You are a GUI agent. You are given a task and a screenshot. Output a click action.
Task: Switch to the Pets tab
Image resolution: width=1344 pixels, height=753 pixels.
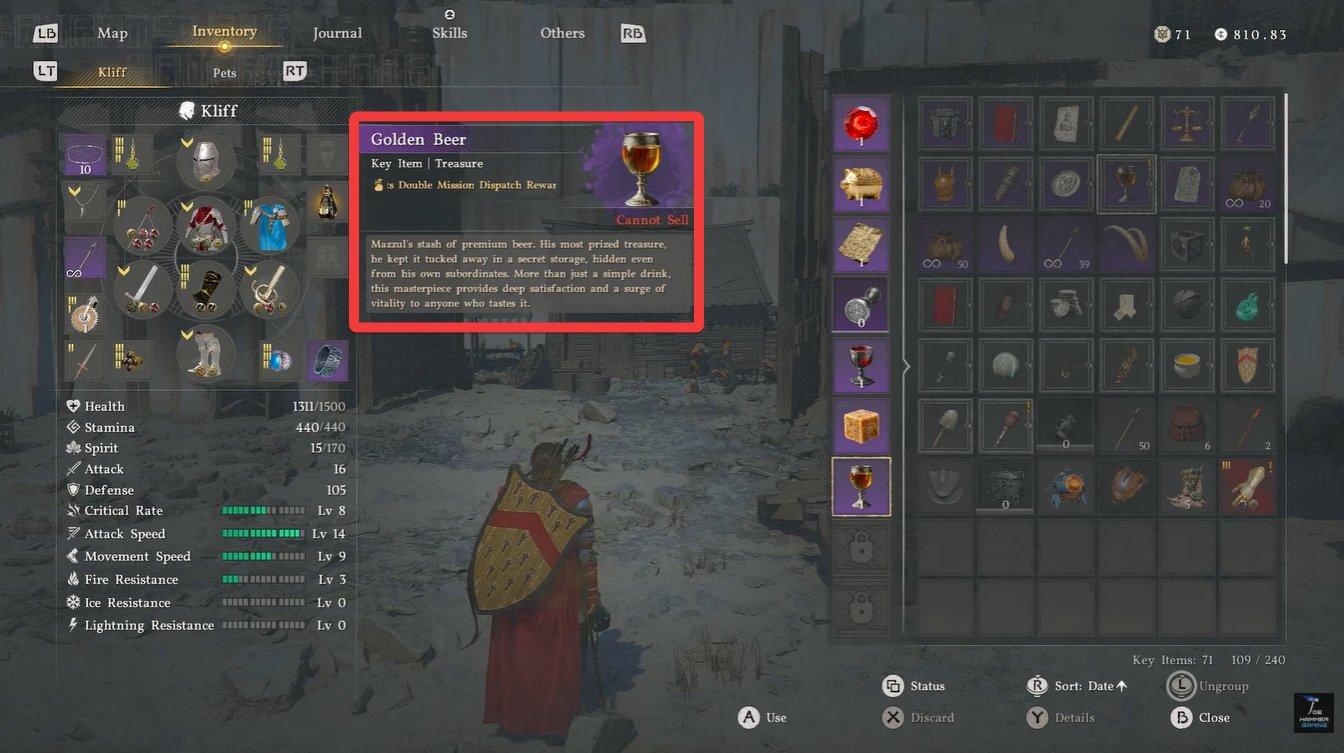[x=224, y=72]
